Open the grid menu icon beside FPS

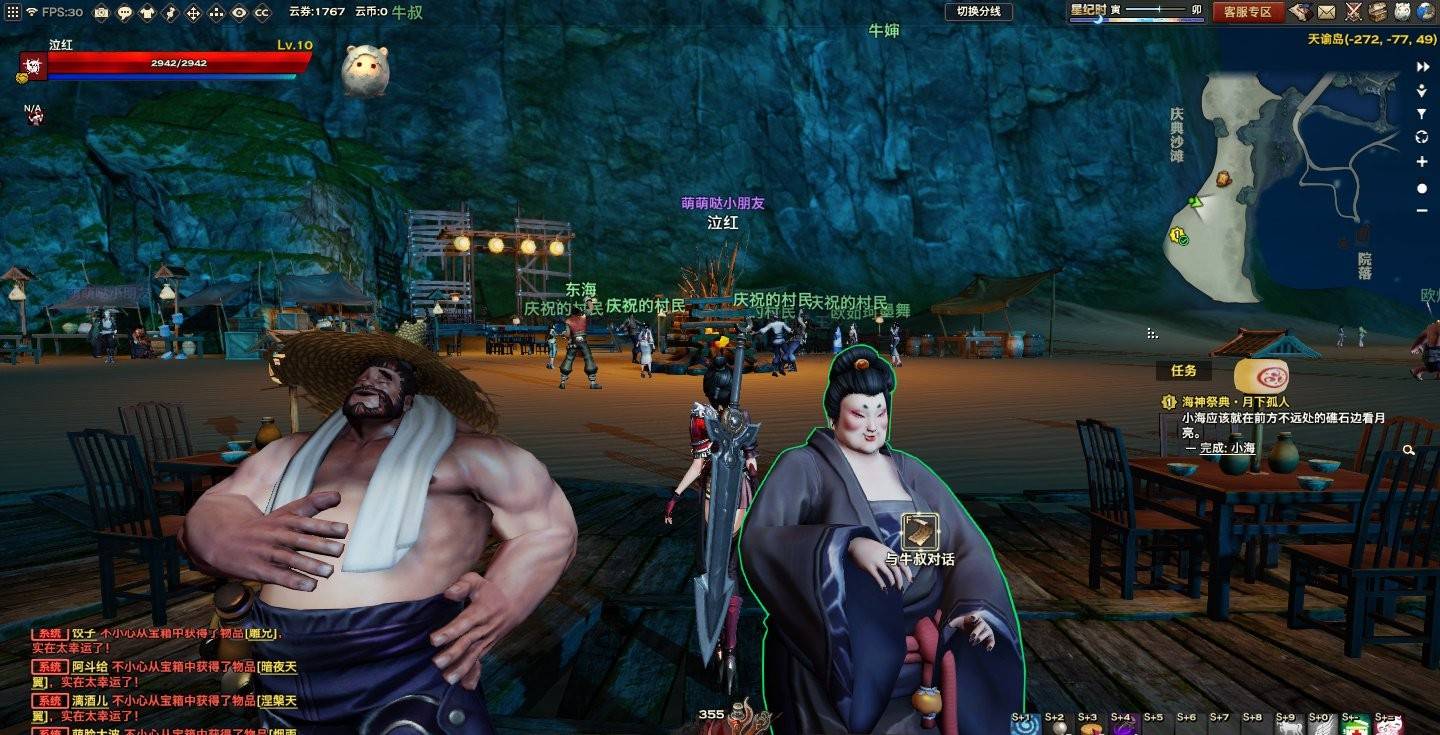(x=10, y=12)
